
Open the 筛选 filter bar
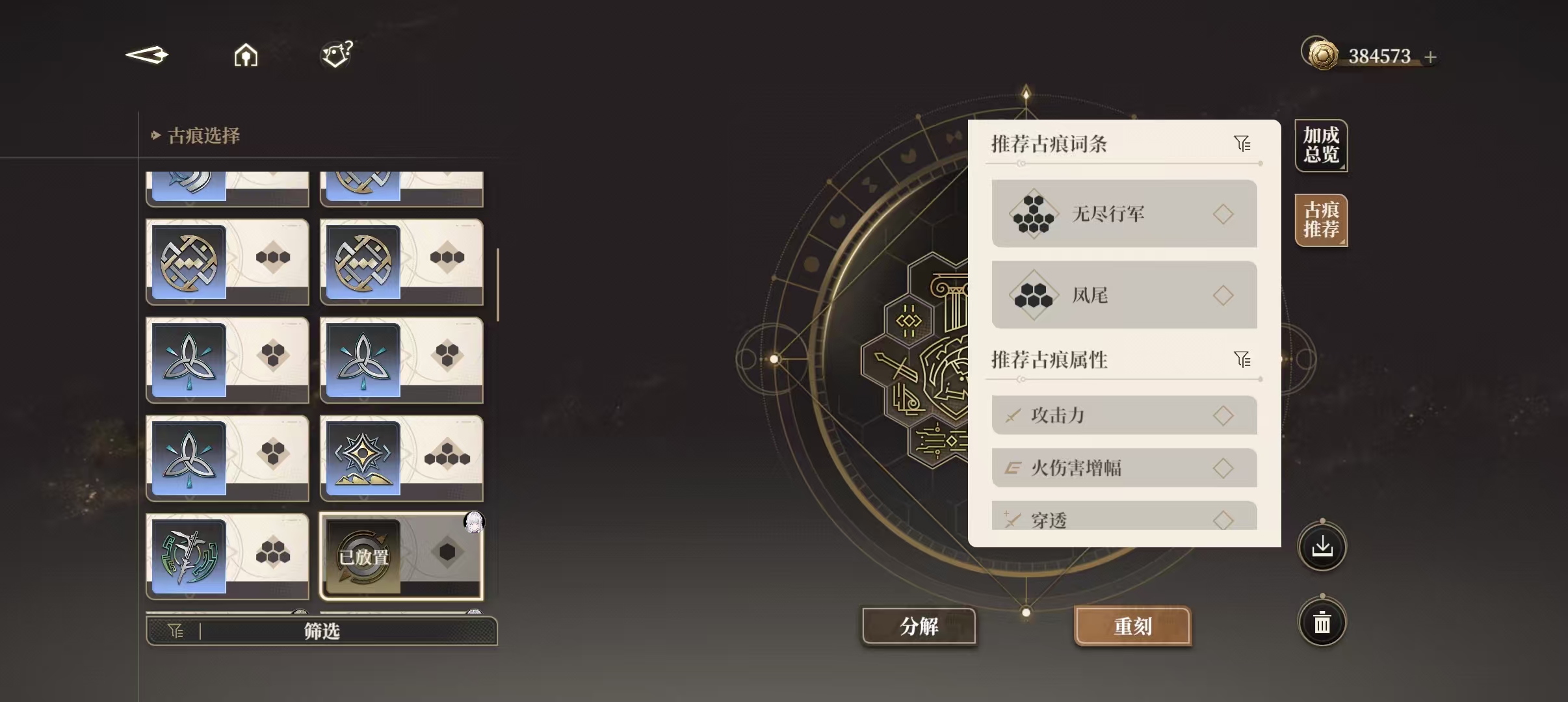pyautogui.click(x=322, y=631)
